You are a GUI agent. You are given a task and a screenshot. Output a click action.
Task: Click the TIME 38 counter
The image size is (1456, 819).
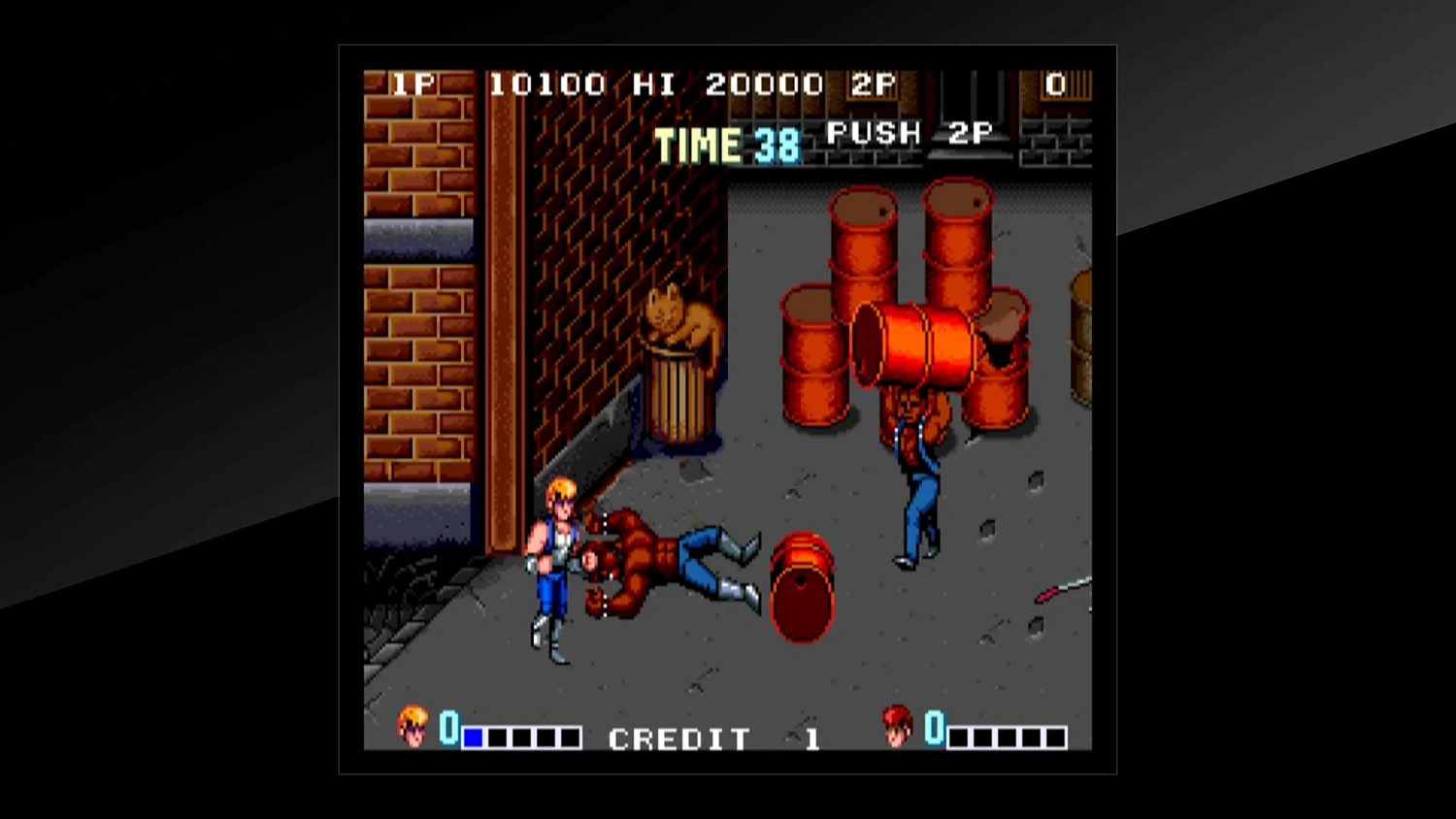pyautogui.click(x=723, y=146)
